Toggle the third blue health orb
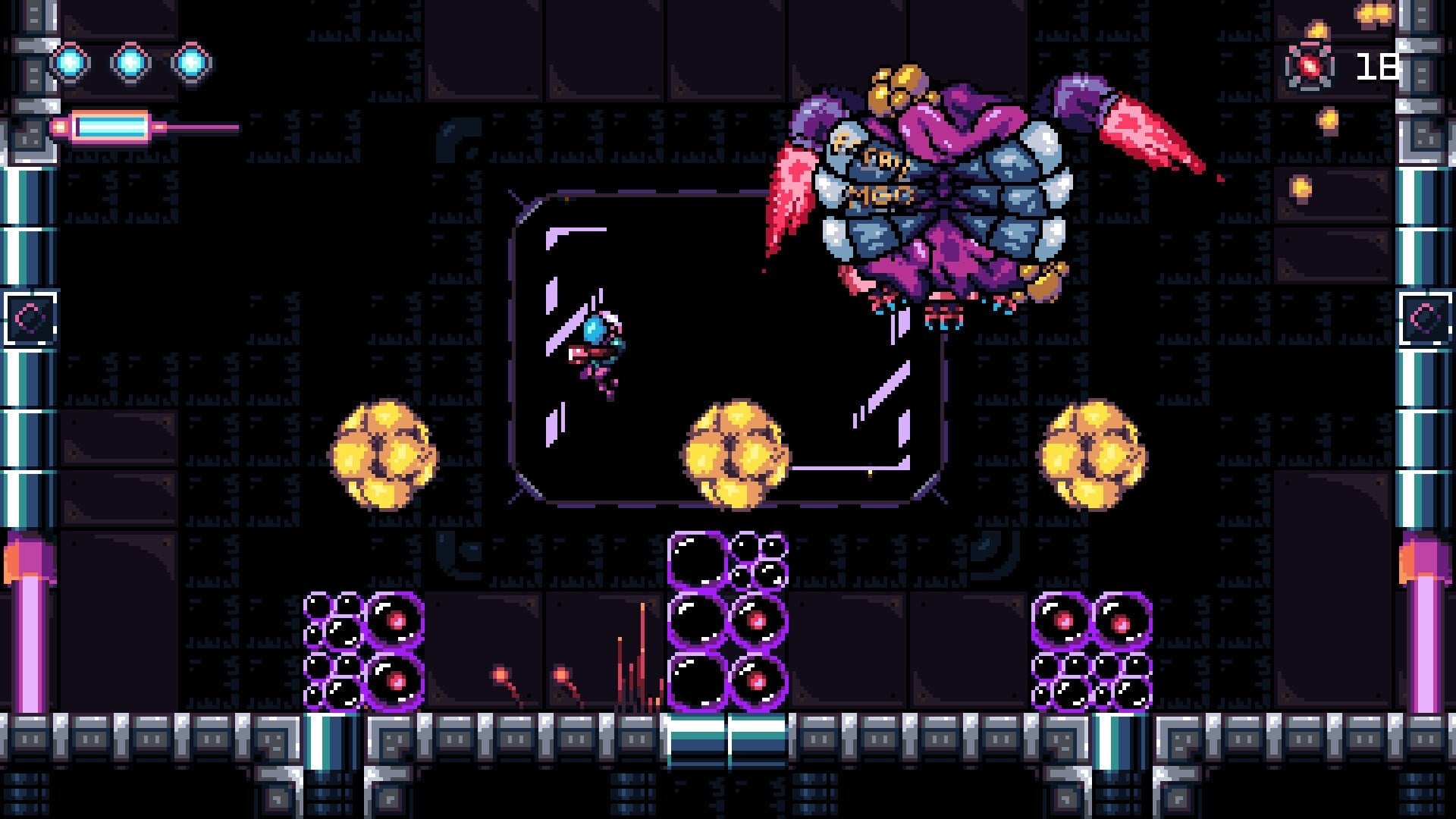Image resolution: width=1456 pixels, height=819 pixels. pyautogui.click(x=193, y=62)
